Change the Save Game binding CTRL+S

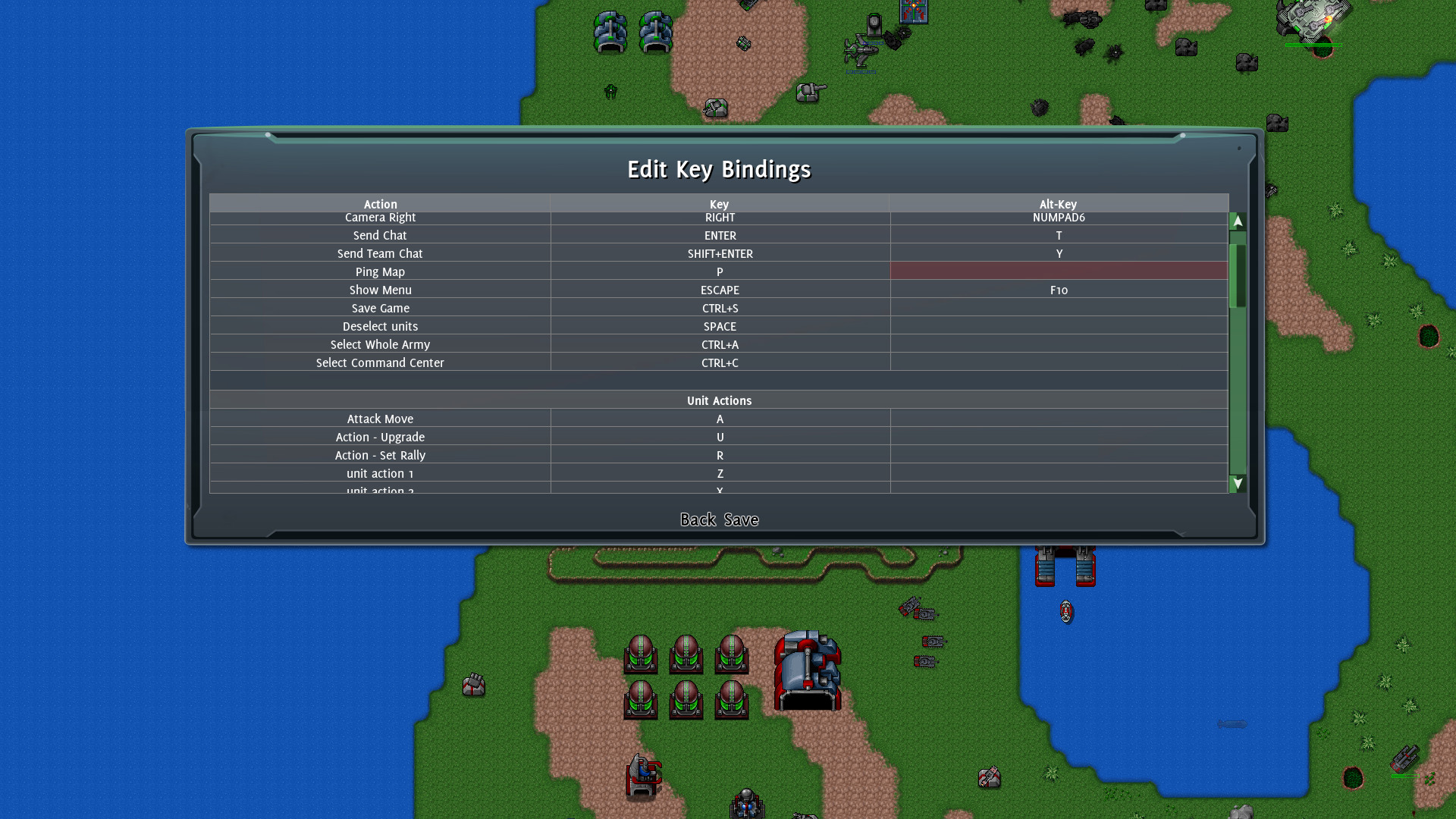click(719, 308)
